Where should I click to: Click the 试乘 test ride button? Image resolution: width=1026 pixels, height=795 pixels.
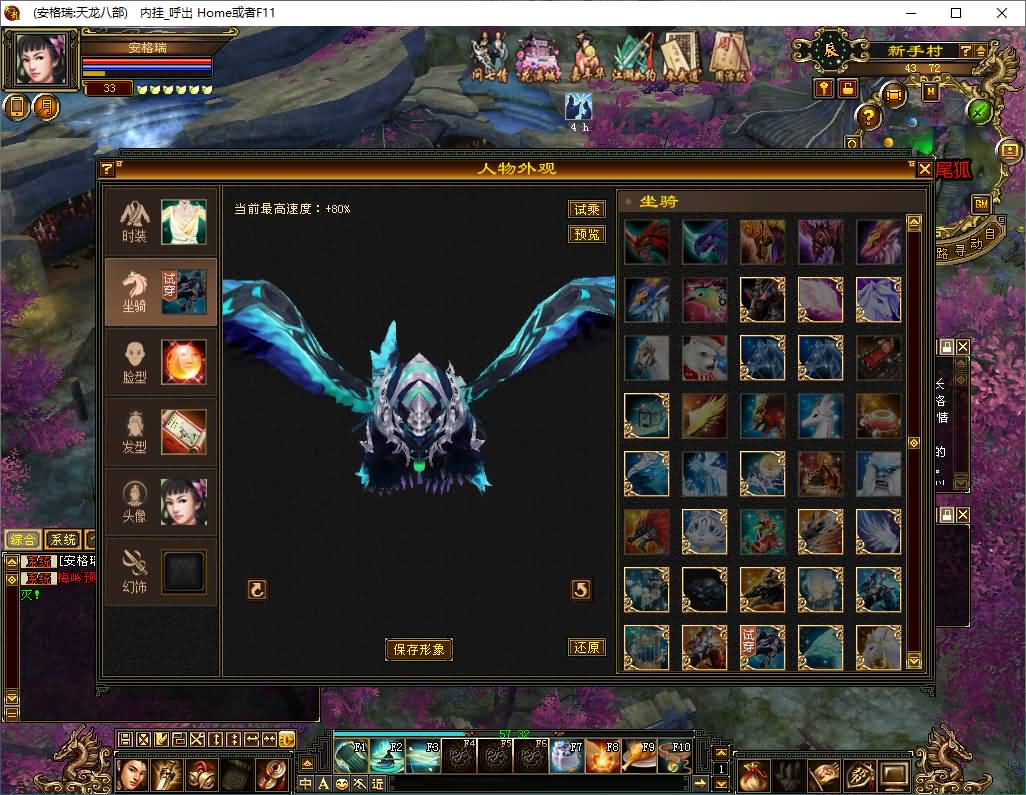tap(587, 209)
